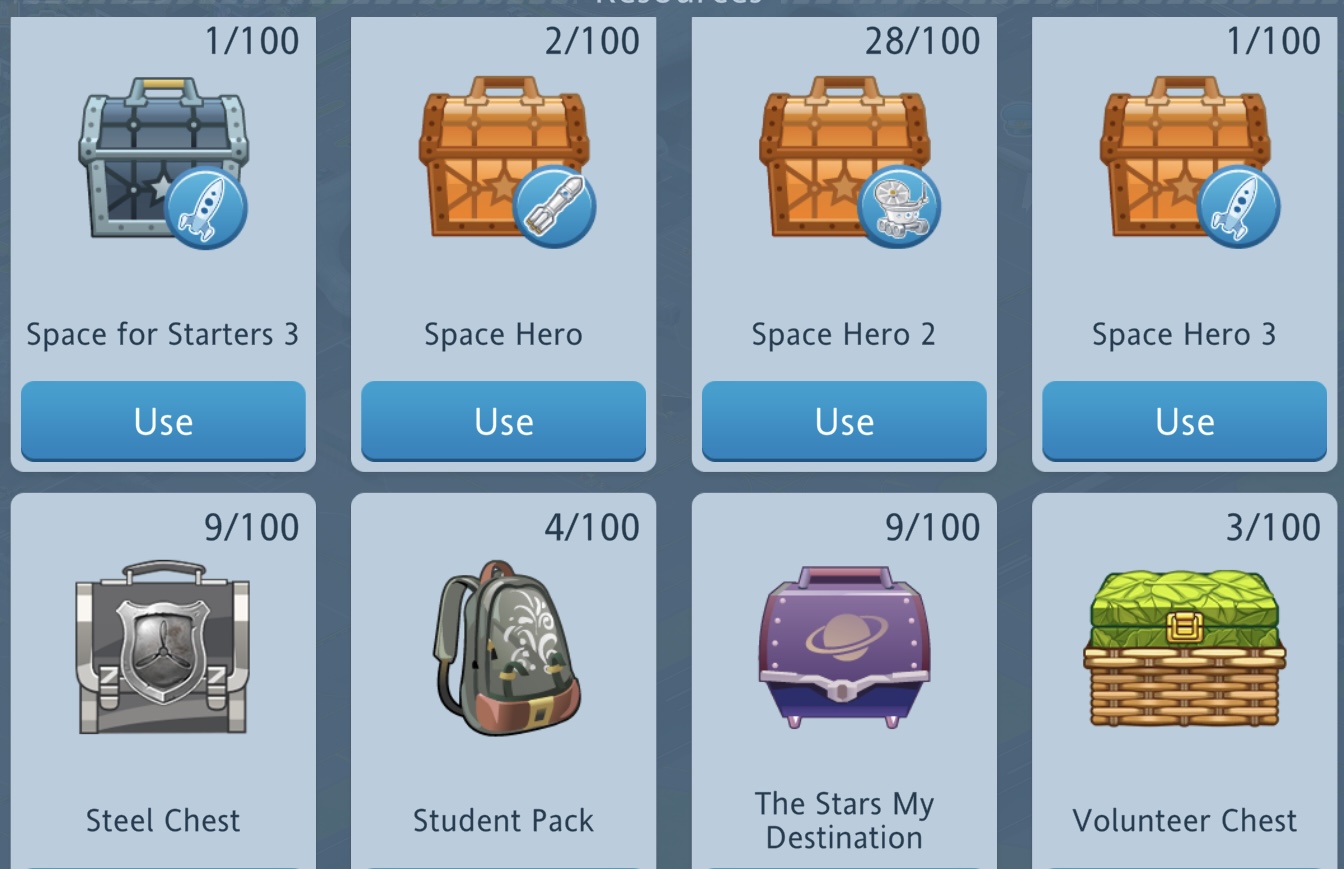Viewport: 1344px width, 869px height.
Task: Use the Space for Starters 3 chest
Action: tap(163, 421)
